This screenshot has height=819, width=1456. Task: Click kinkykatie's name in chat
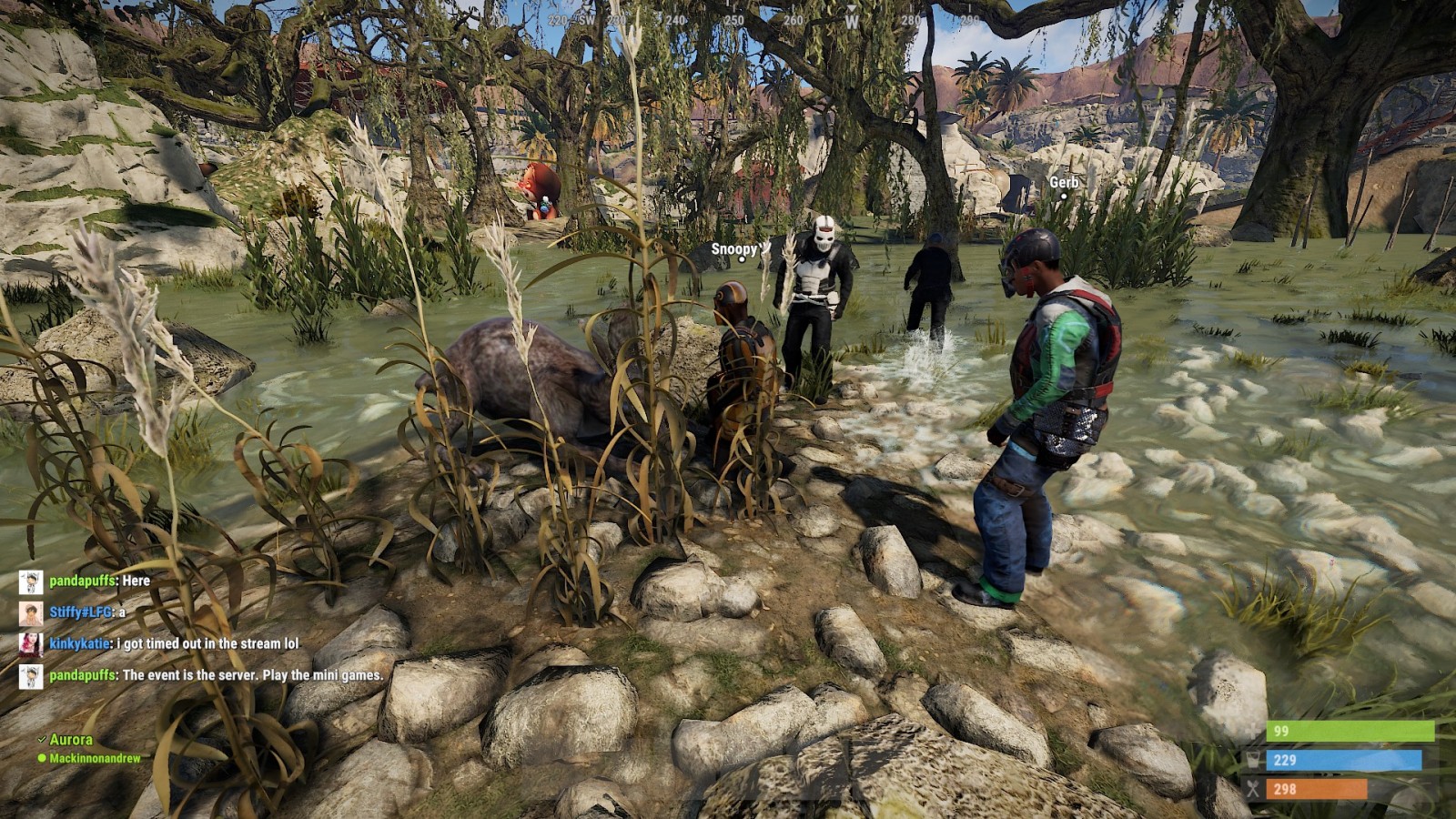[x=80, y=643]
